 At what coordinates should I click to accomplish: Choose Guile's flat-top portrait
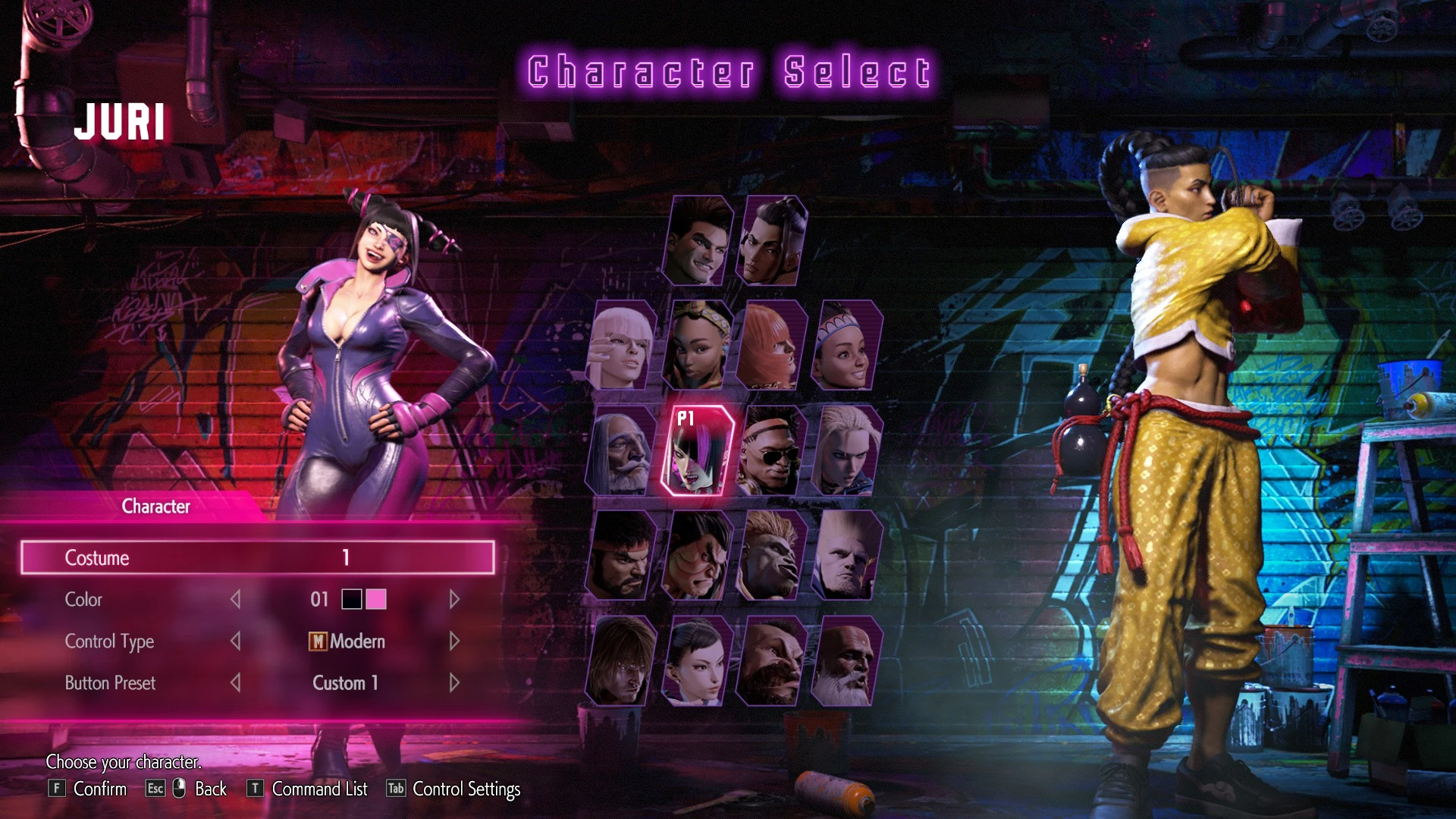pyautogui.click(x=845, y=555)
